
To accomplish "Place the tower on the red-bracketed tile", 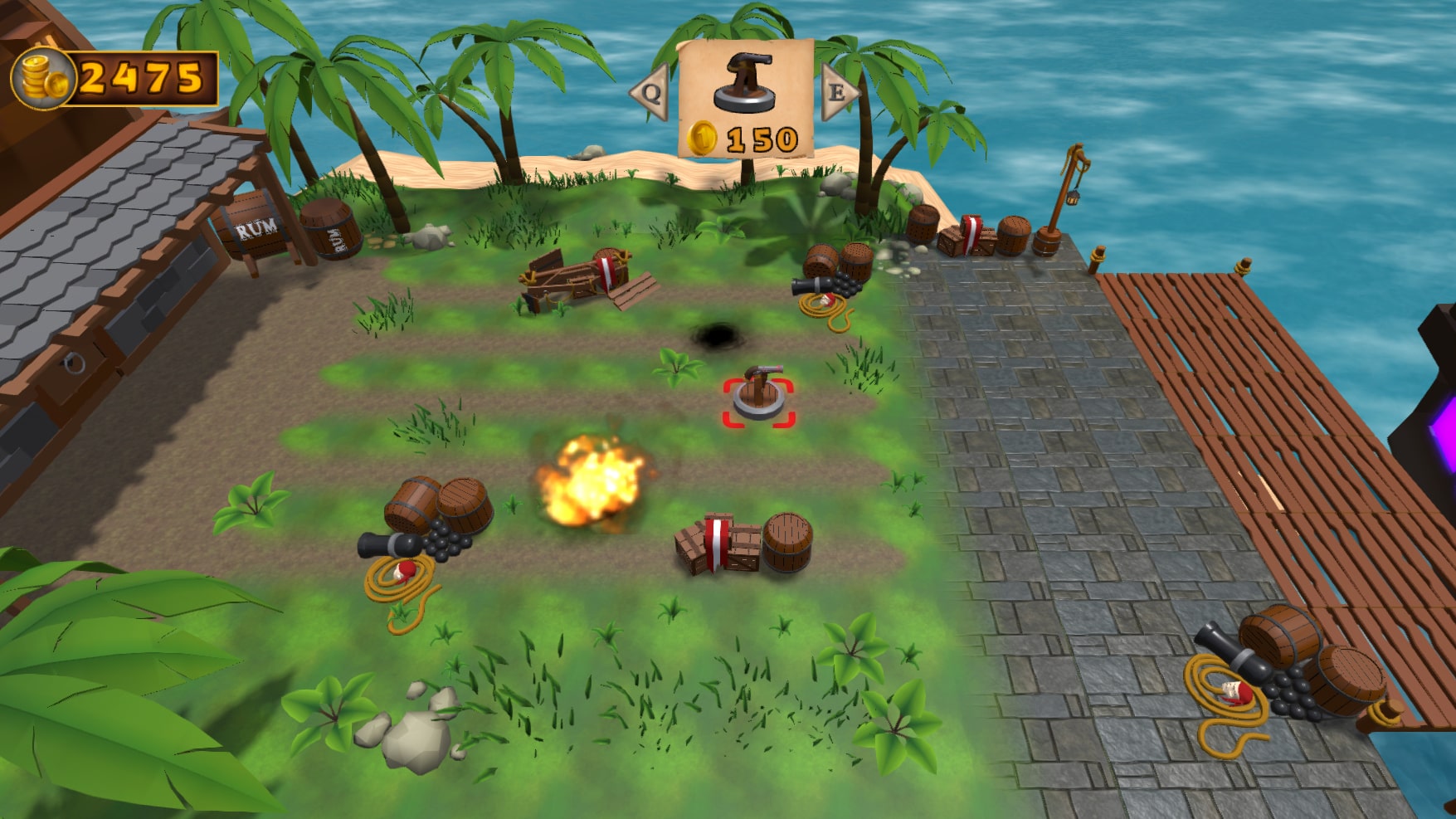I will click(x=758, y=402).
